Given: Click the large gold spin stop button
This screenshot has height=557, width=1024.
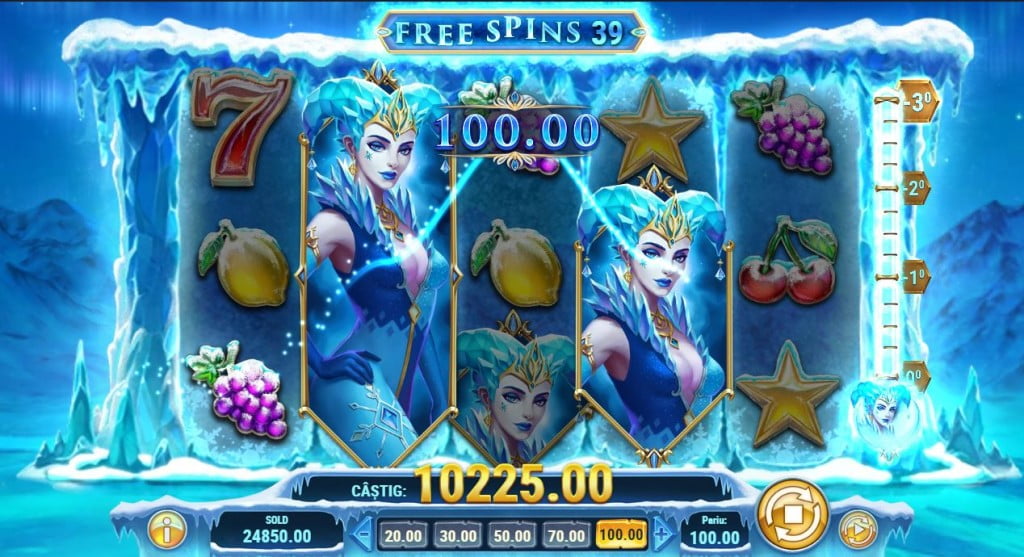Looking at the screenshot, I should (793, 515).
